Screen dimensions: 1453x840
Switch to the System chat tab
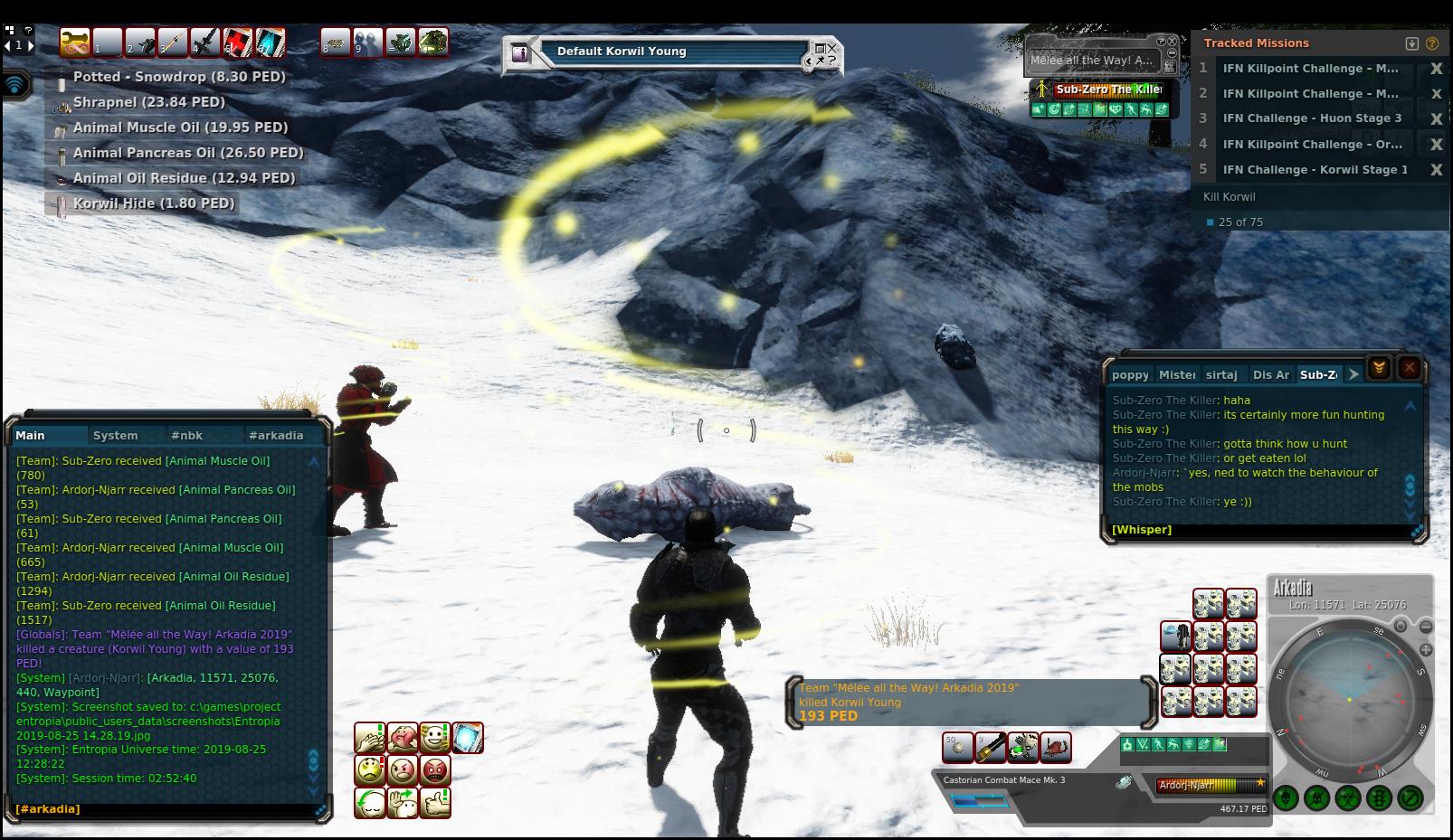(116, 436)
